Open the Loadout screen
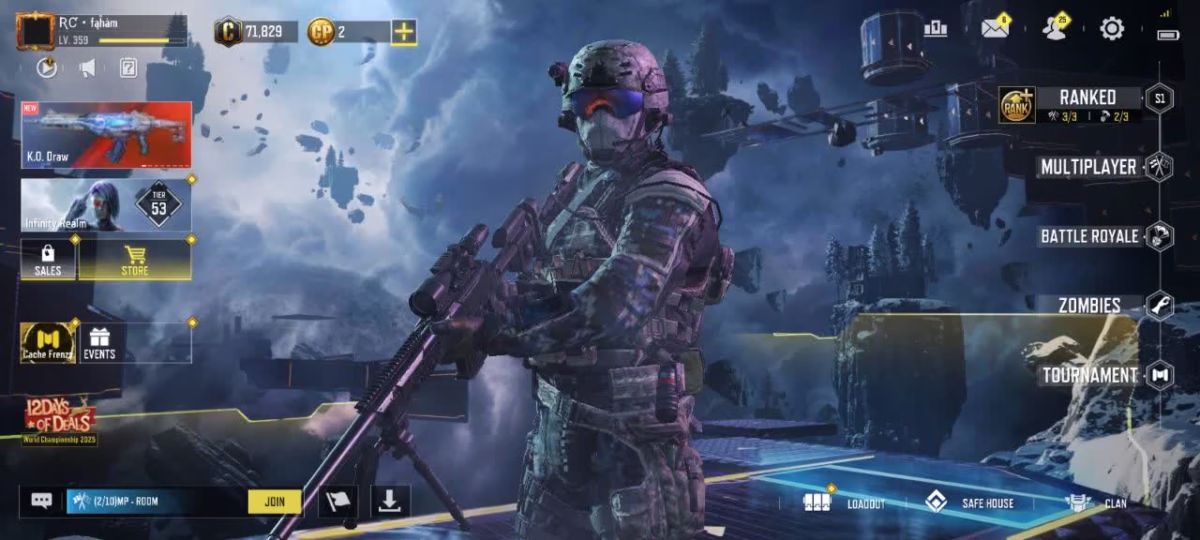This screenshot has width=1200, height=540. tap(845, 503)
